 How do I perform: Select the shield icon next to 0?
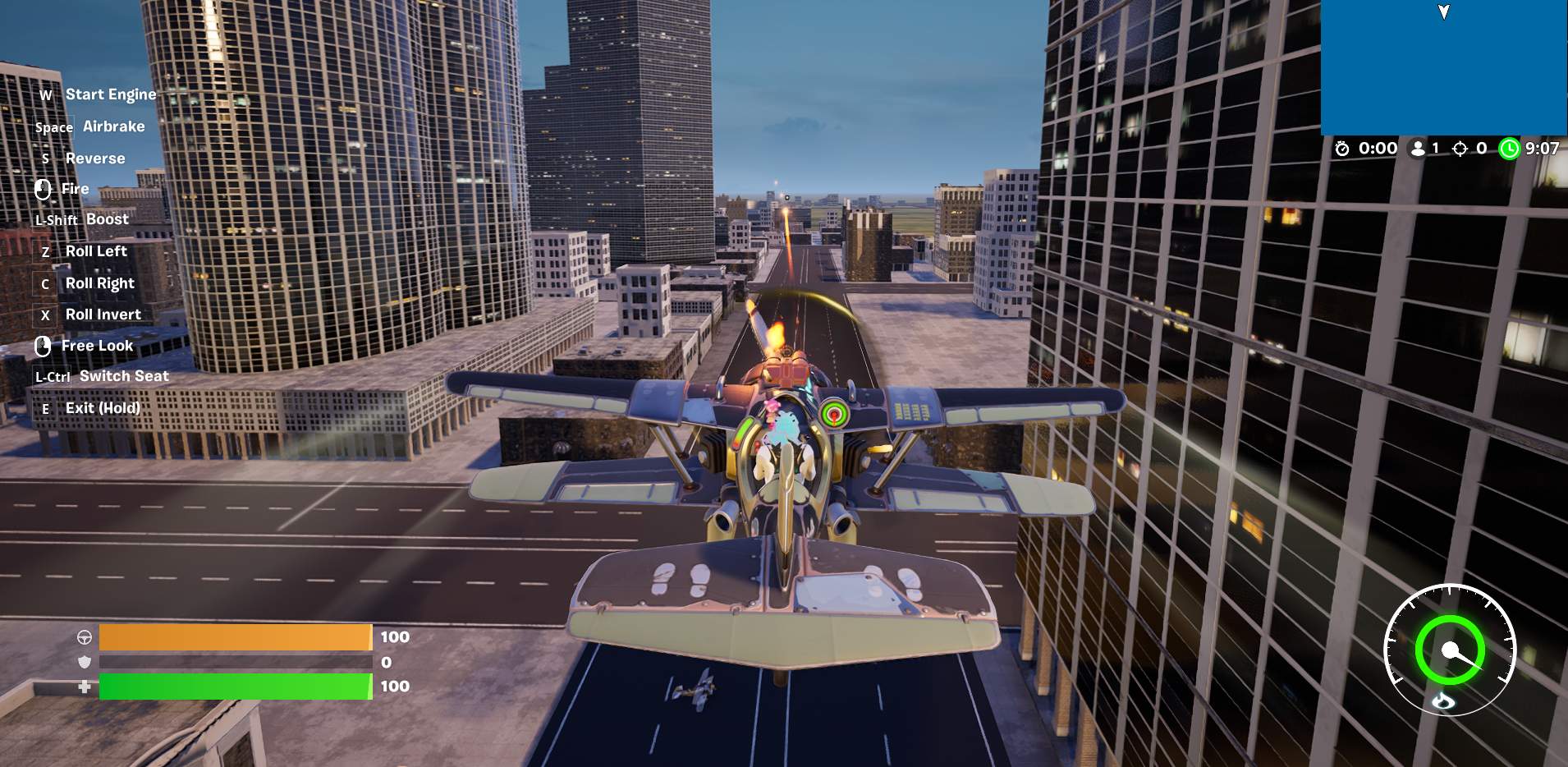(85, 660)
